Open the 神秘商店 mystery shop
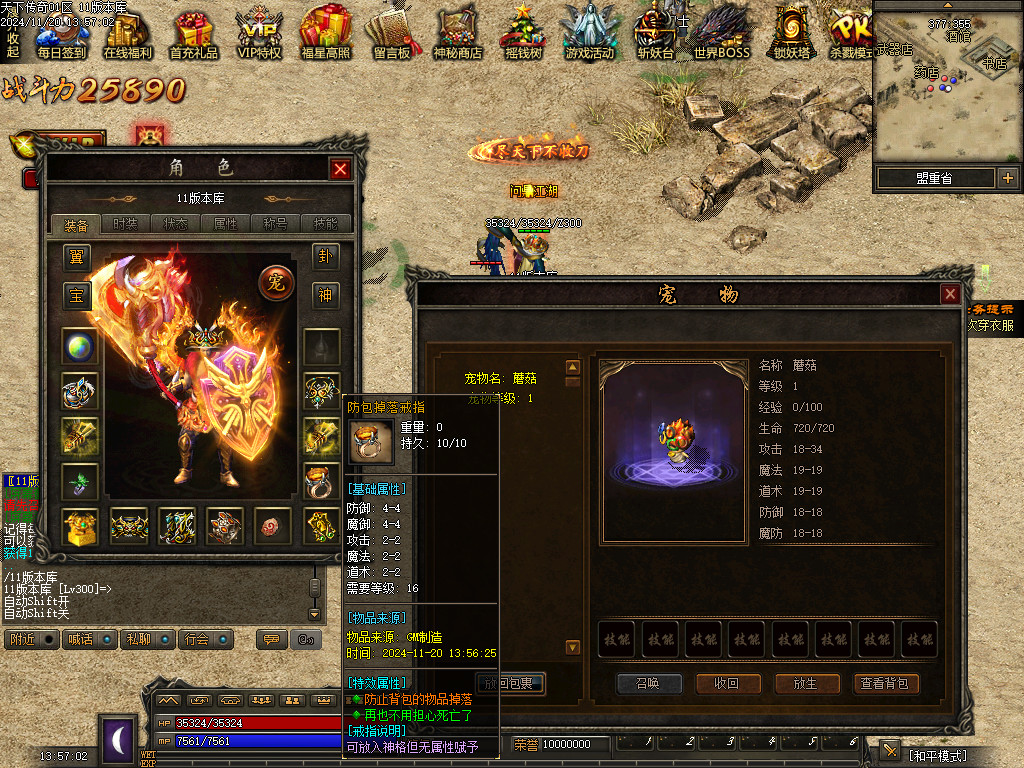Image resolution: width=1024 pixels, height=768 pixels. [457, 33]
